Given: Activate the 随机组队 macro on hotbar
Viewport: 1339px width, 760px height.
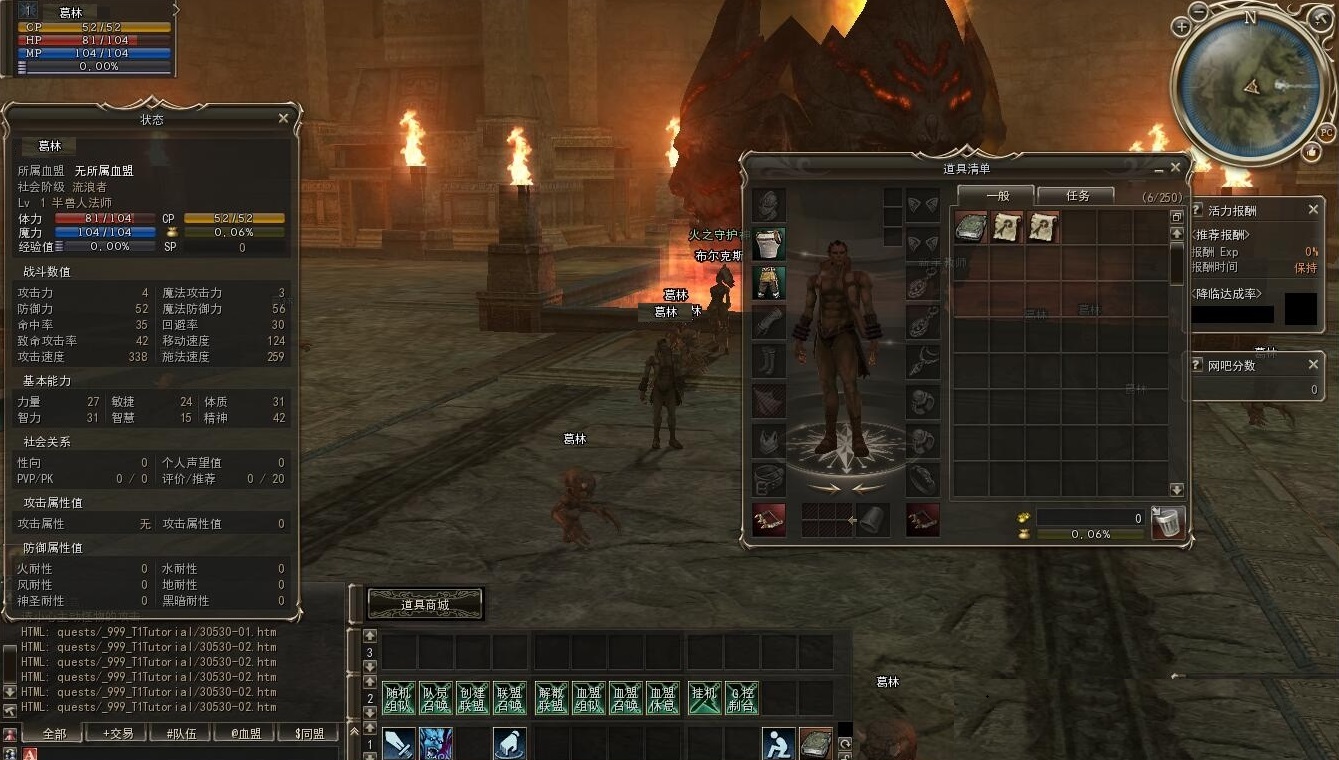Looking at the screenshot, I should (x=398, y=698).
